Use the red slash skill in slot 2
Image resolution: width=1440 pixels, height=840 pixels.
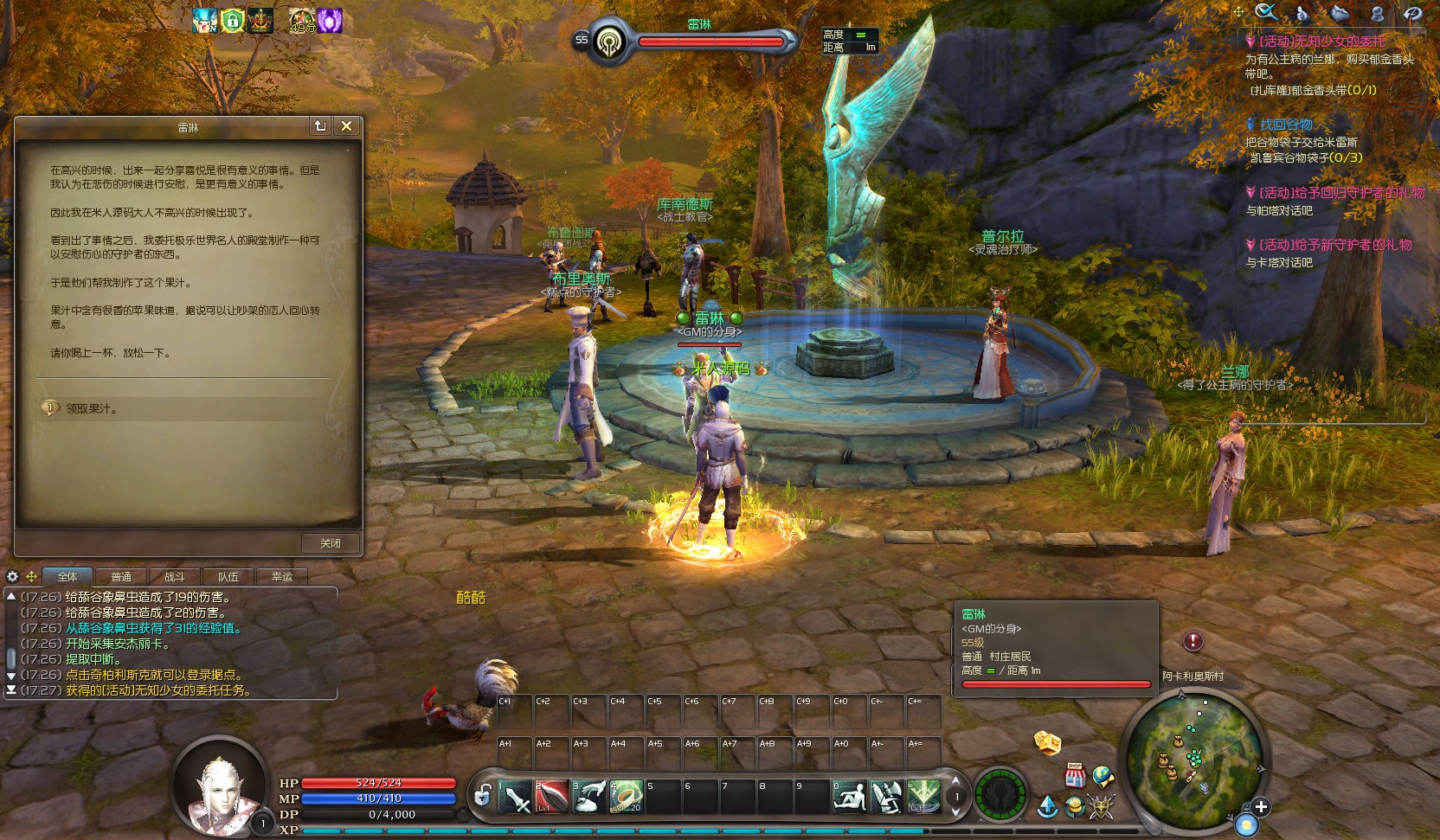(552, 797)
